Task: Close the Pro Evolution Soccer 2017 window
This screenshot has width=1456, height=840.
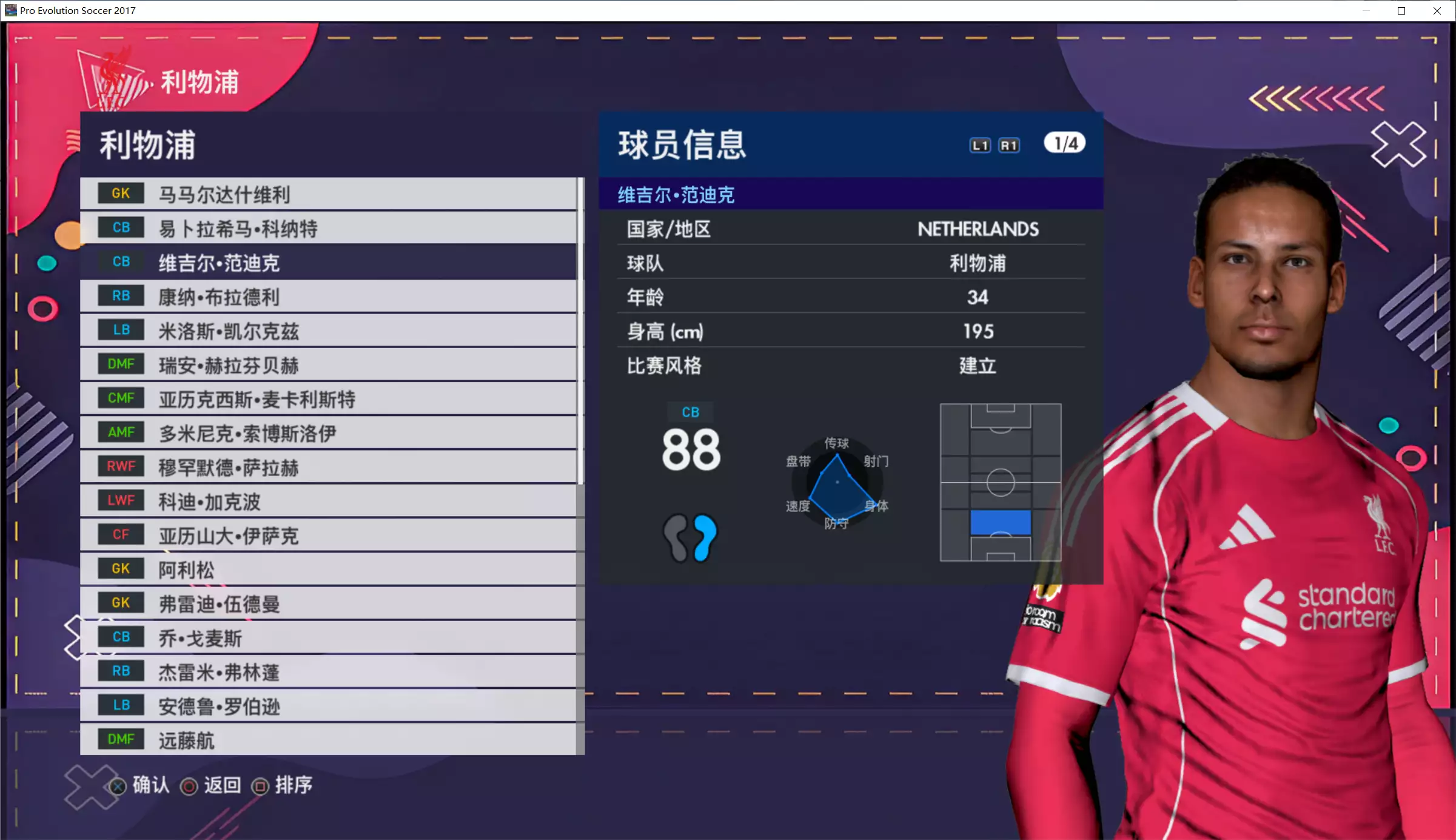Action: coord(1437,11)
